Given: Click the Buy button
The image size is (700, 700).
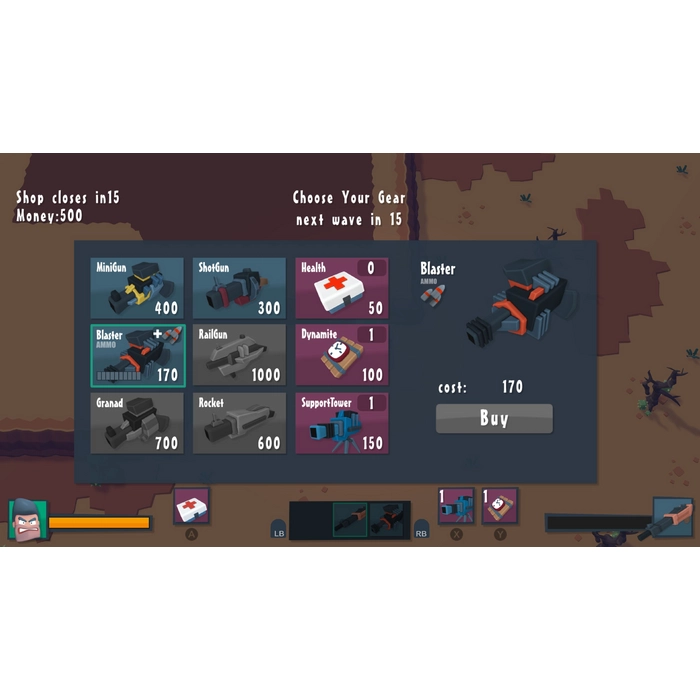Looking at the screenshot, I should point(494,418).
